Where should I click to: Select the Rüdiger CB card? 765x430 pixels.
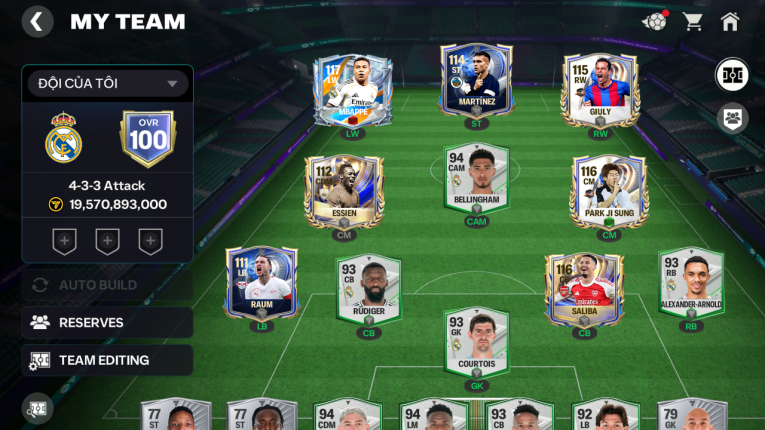368,289
